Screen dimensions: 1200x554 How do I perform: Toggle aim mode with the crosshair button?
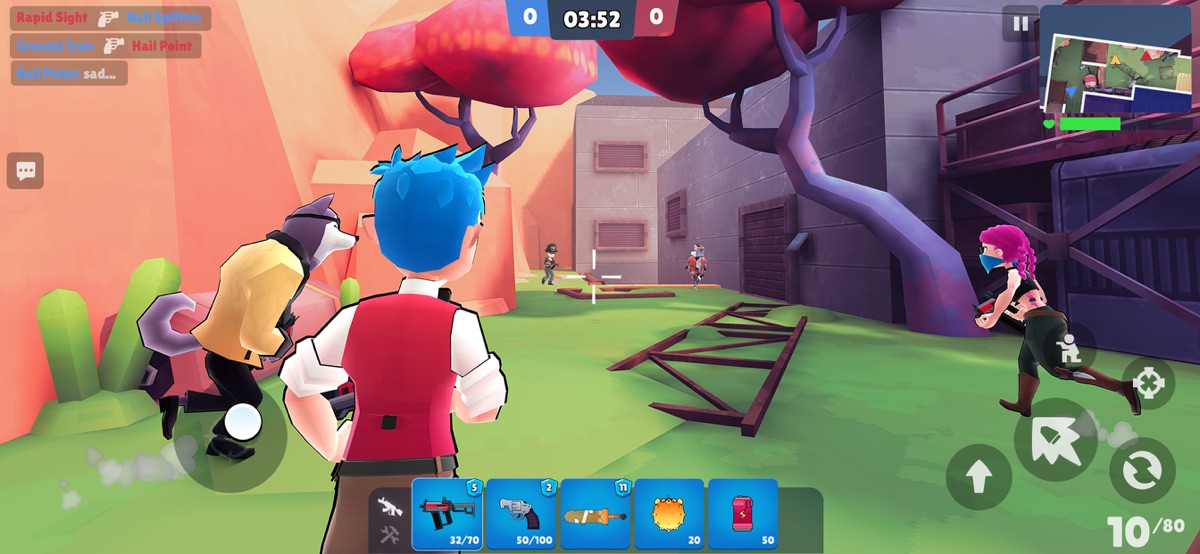[1148, 383]
